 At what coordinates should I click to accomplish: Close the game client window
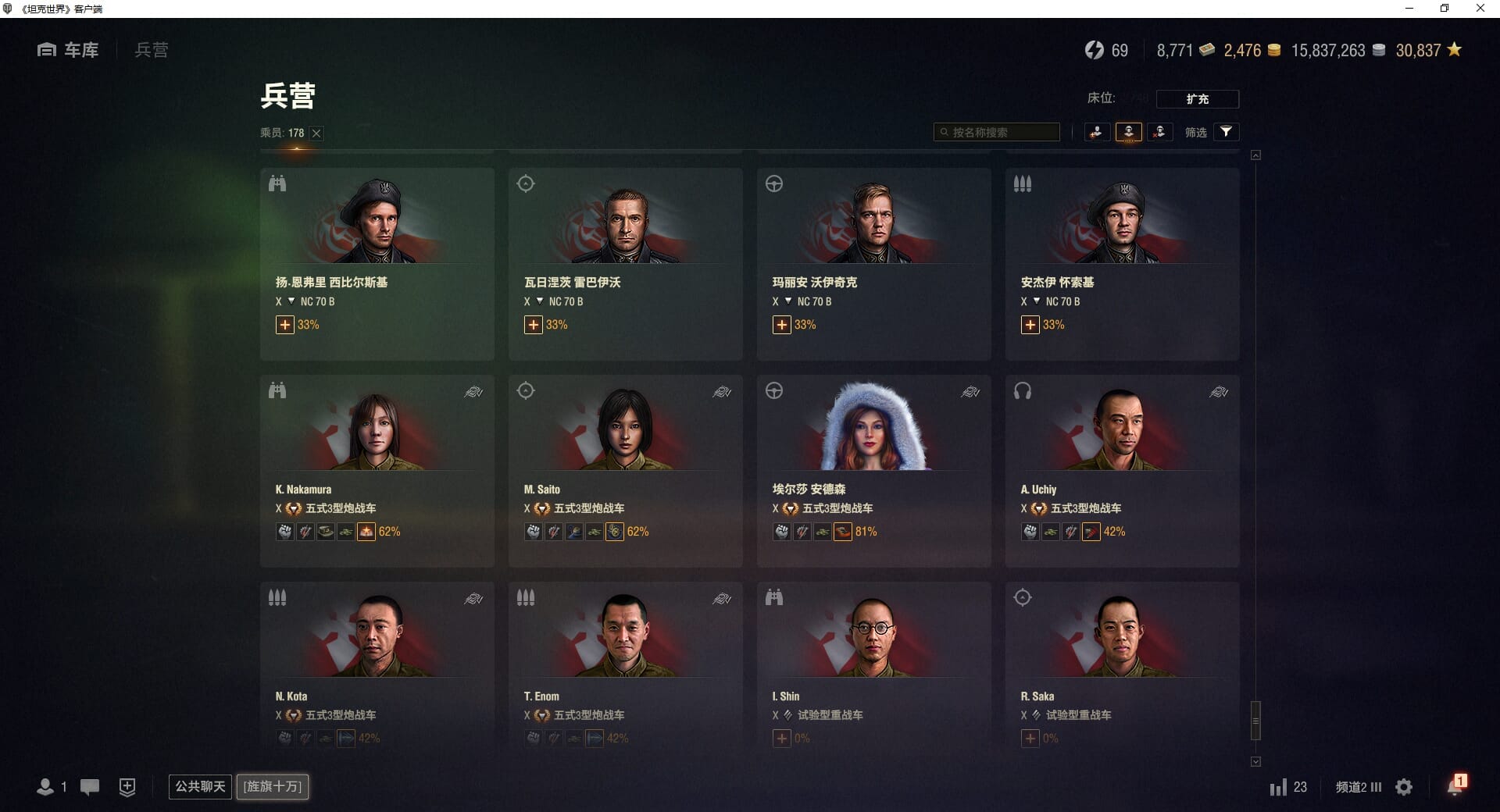pyautogui.click(x=1480, y=9)
